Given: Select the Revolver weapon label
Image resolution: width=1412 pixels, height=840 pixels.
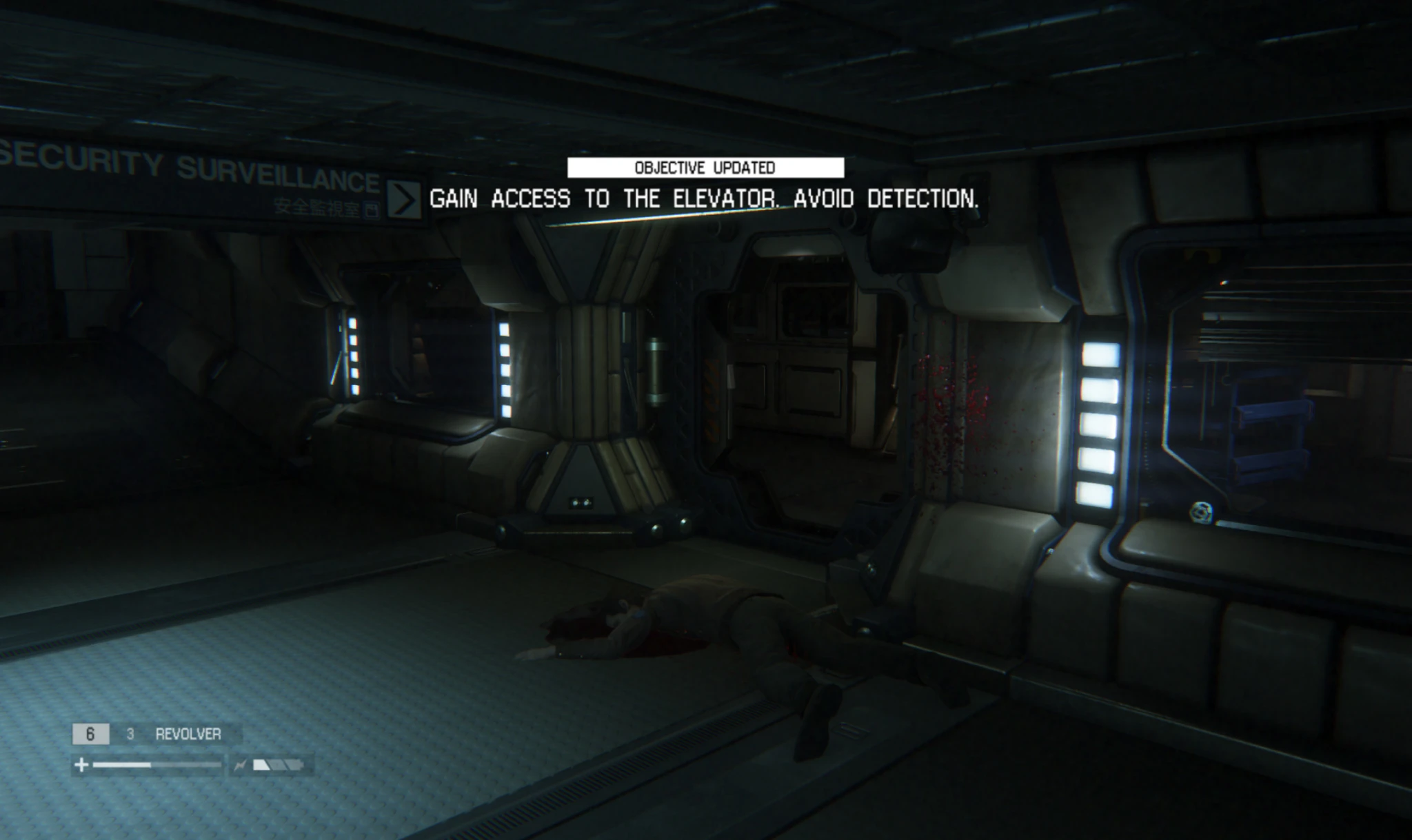Looking at the screenshot, I should tap(188, 734).
